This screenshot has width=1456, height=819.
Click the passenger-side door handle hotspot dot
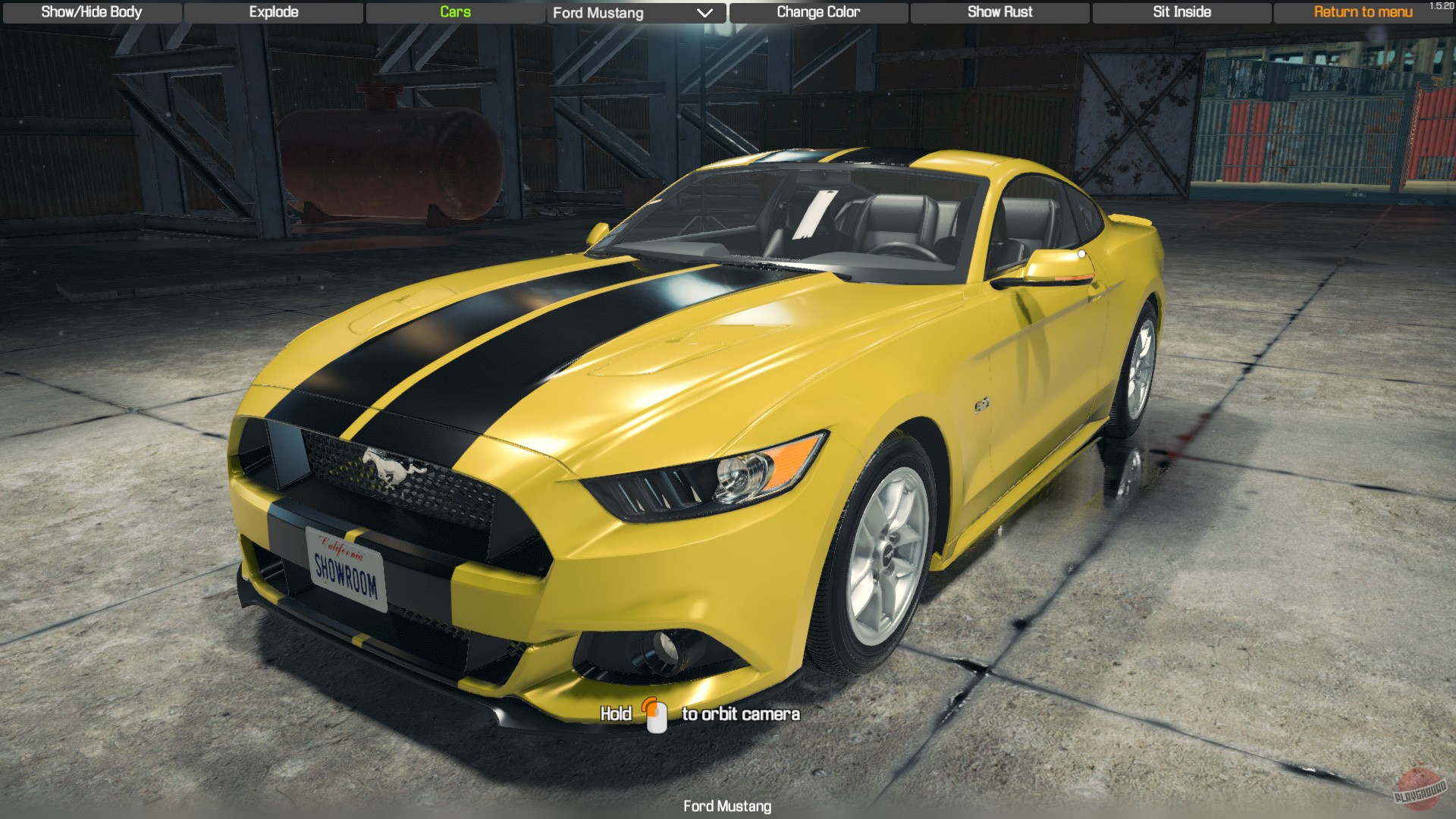[x=1080, y=254]
